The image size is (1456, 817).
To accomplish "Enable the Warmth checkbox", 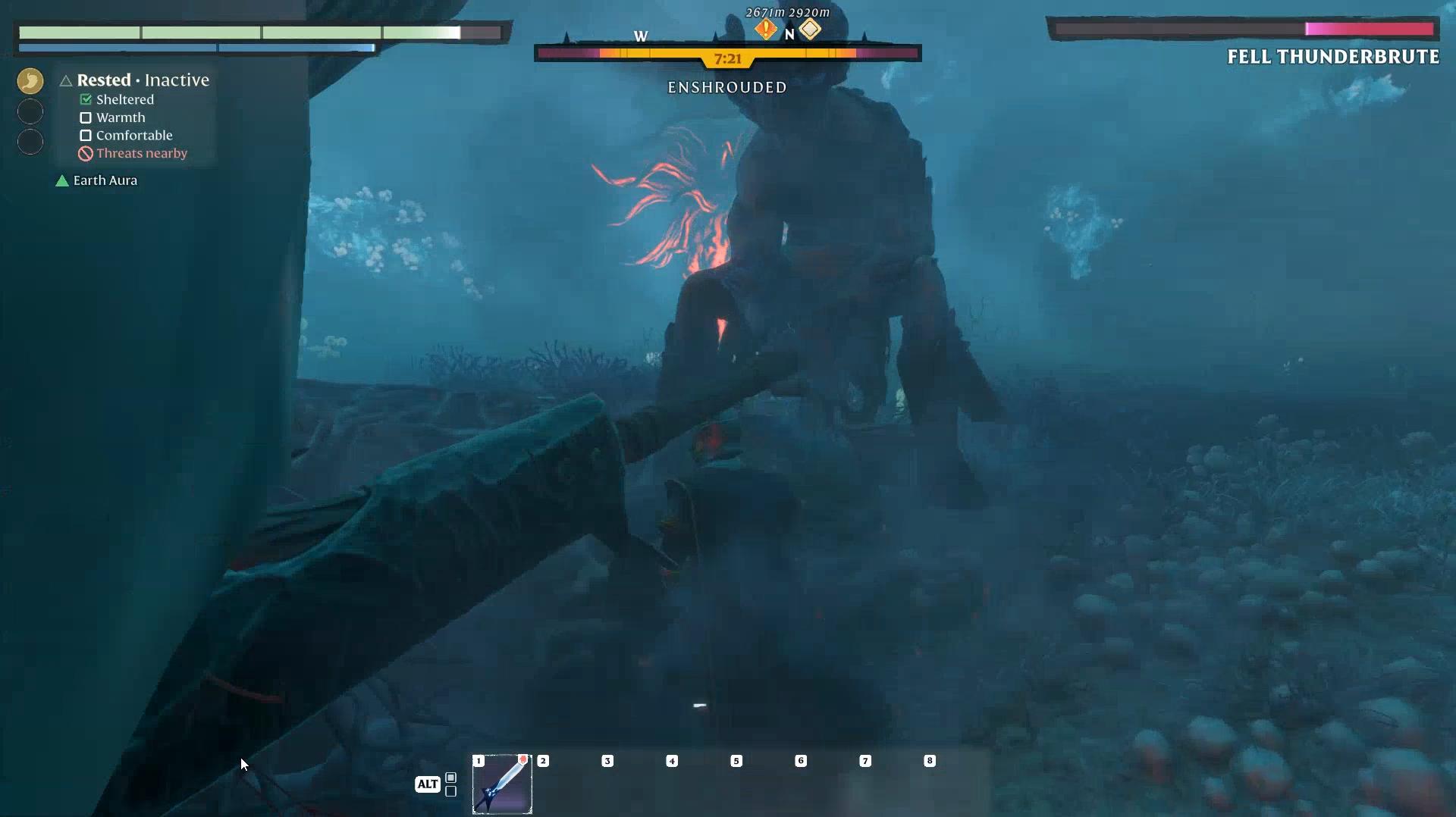I will tap(85, 117).
